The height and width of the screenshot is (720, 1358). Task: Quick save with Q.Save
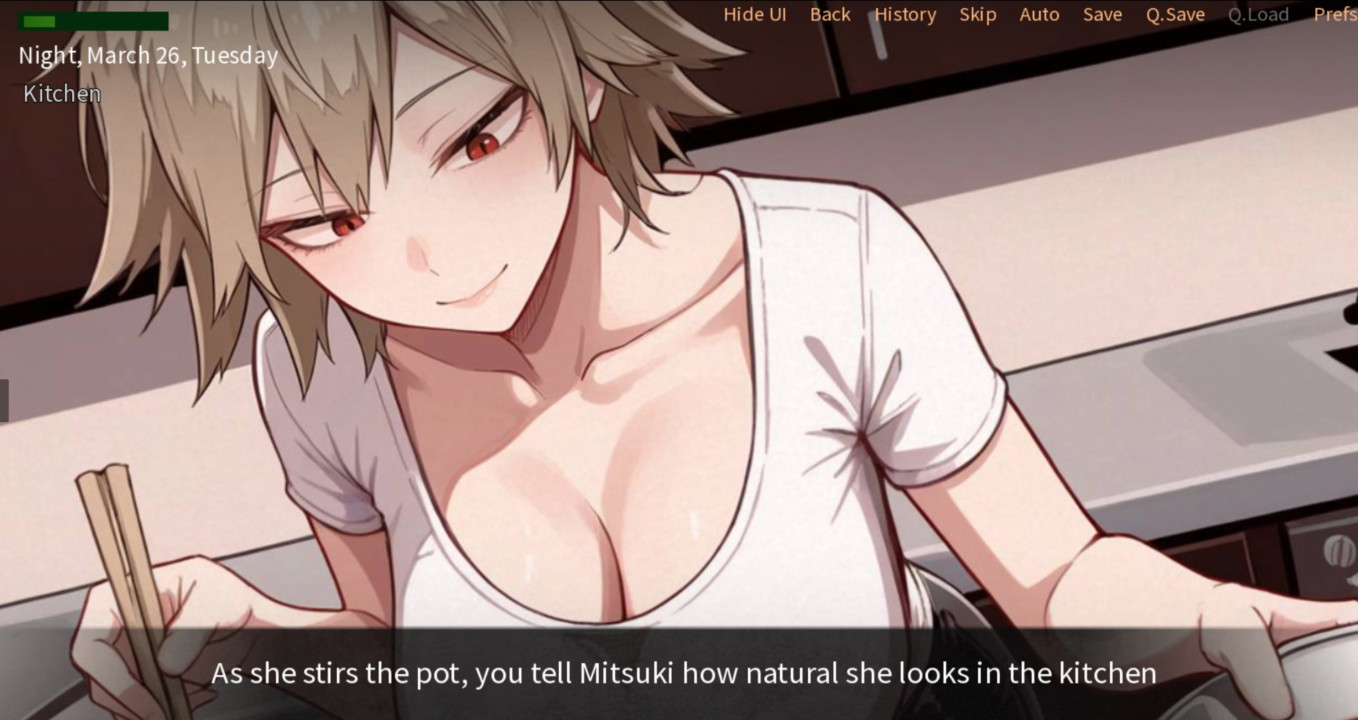point(1175,15)
